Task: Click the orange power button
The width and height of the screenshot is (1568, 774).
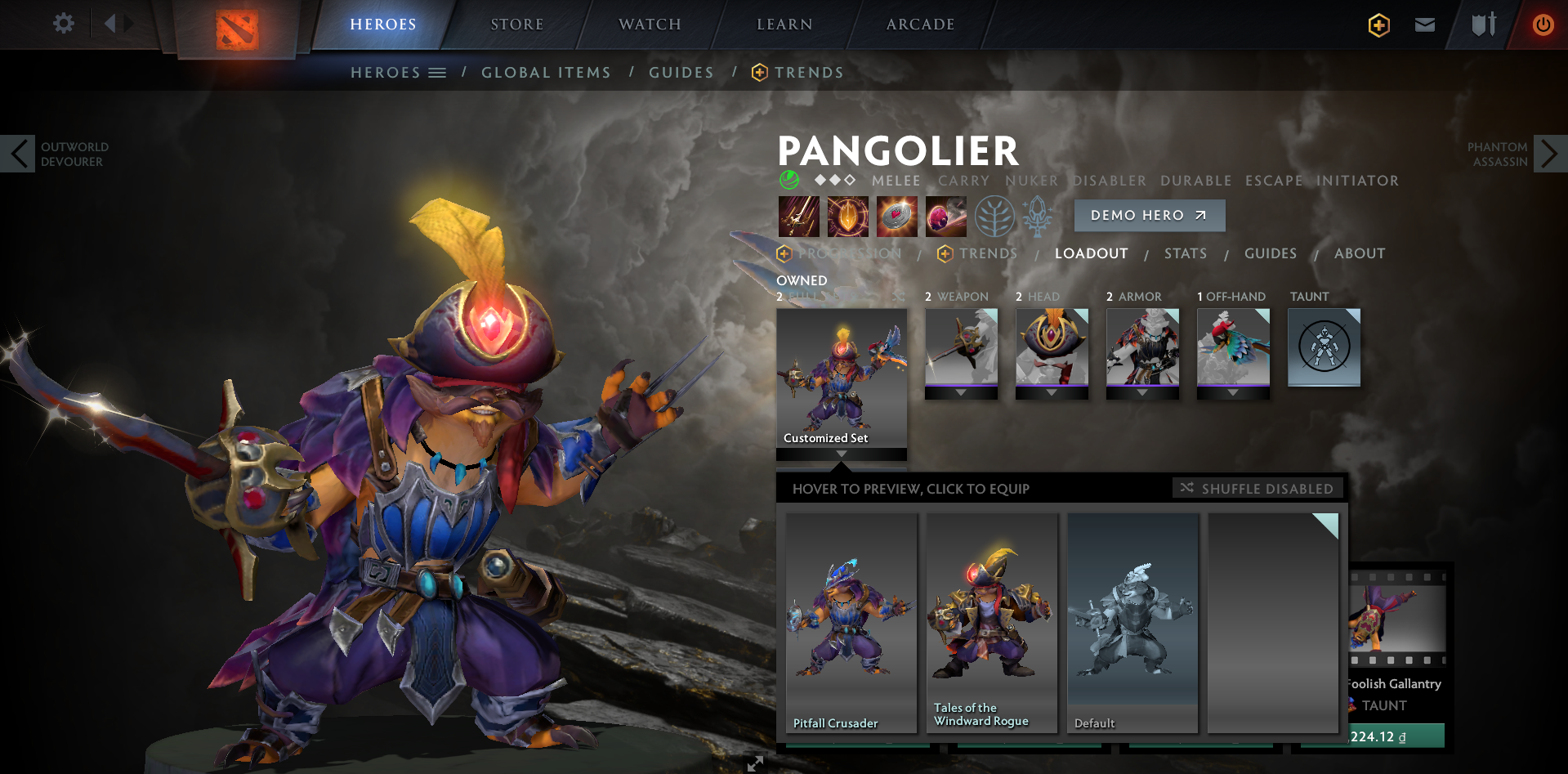Action: (1543, 25)
